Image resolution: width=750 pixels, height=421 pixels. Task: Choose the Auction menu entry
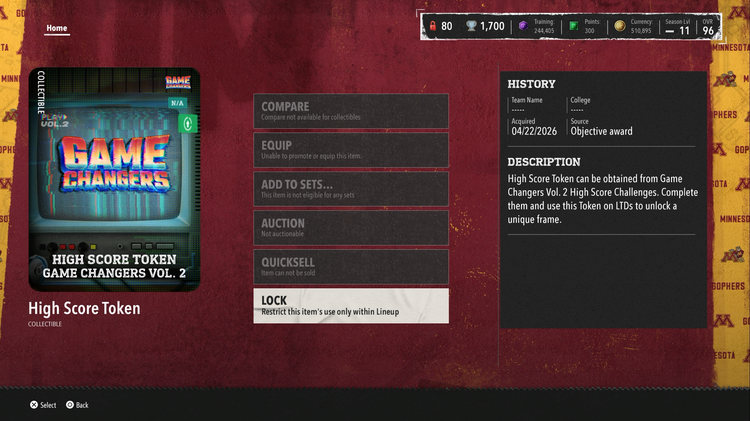point(350,228)
